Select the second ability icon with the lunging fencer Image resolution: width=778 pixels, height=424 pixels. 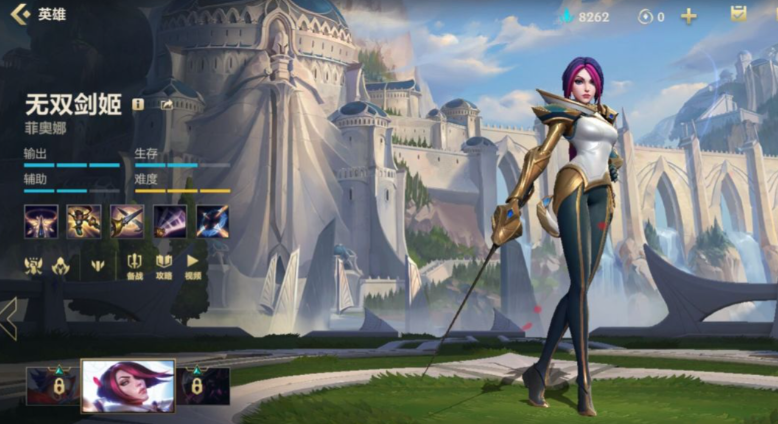[84, 221]
